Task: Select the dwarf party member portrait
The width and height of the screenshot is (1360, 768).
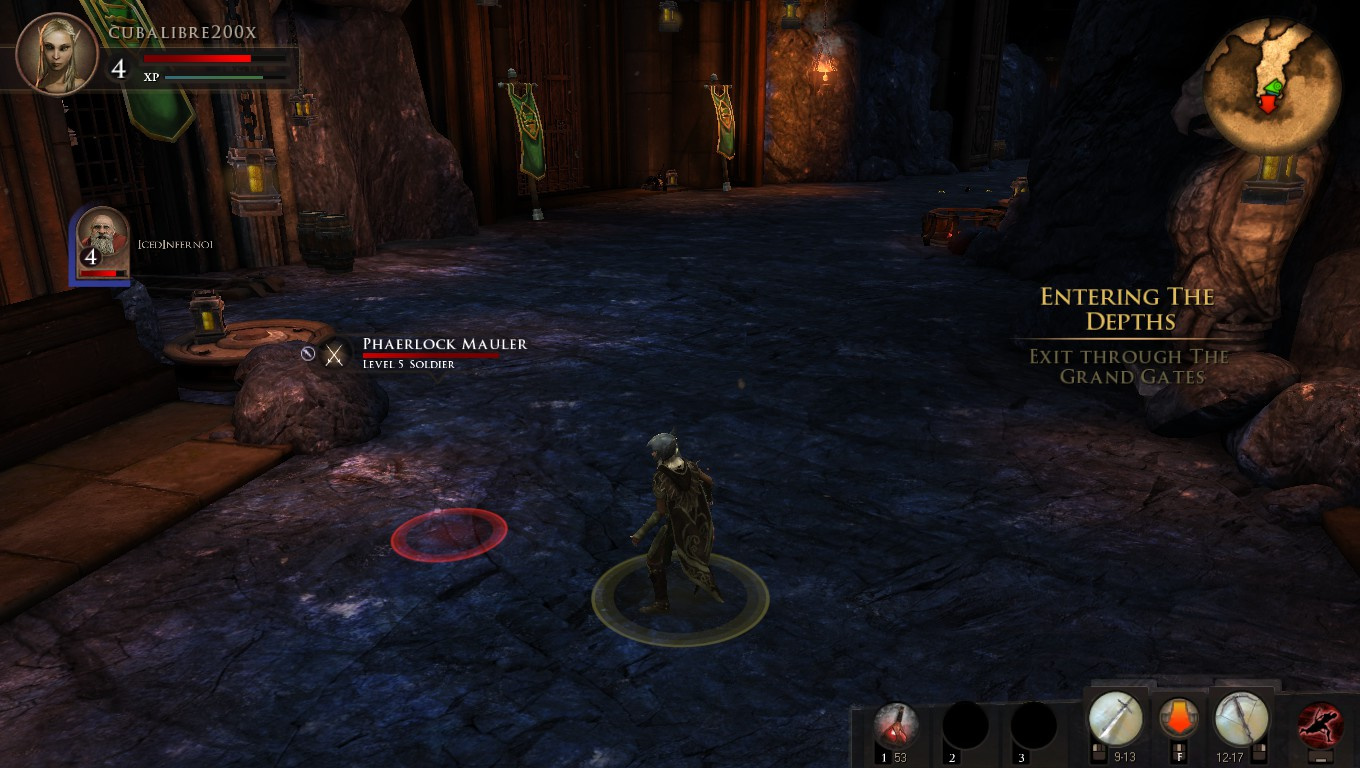Action: click(103, 241)
